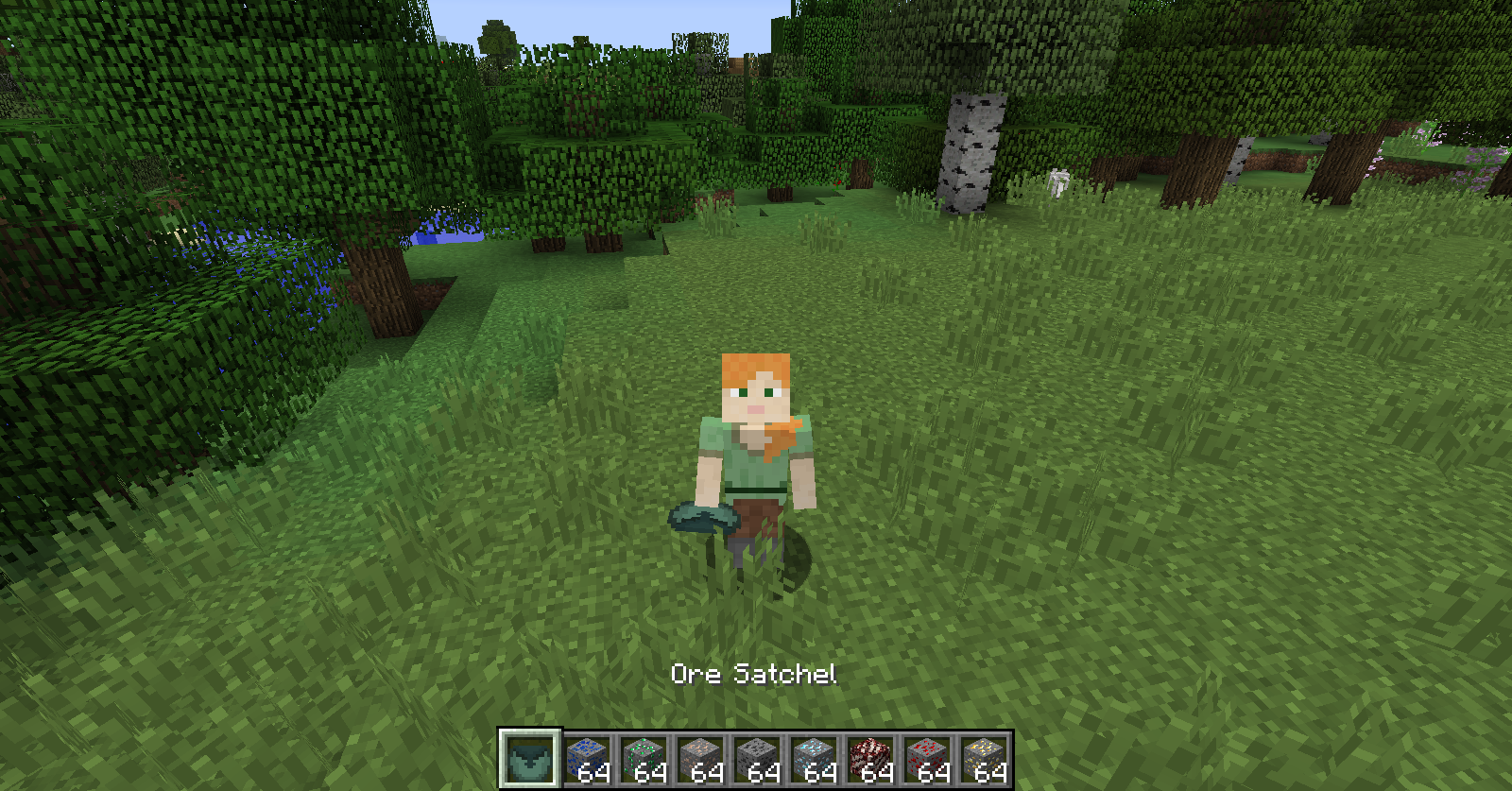This screenshot has width=1512, height=791.
Task: Click the Alex player character
Action: [x=756, y=444]
